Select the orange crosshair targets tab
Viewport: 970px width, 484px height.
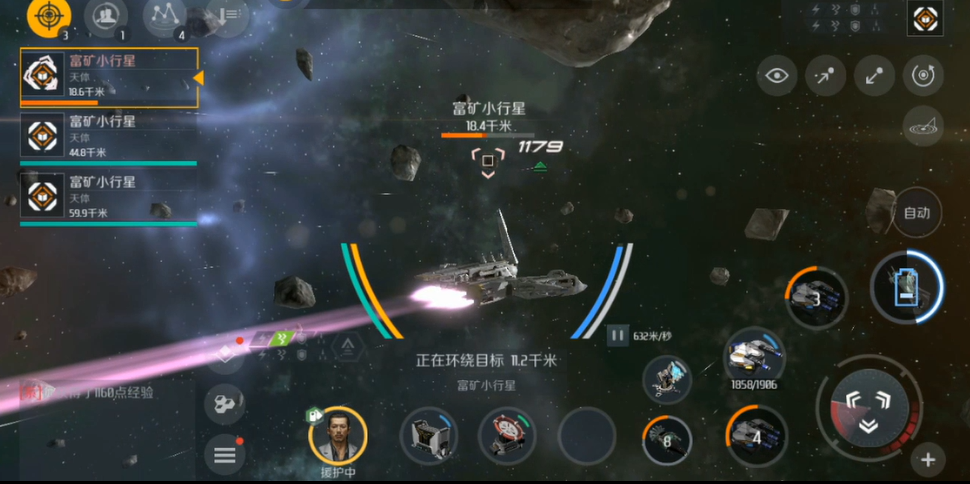pyautogui.click(x=47, y=15)
